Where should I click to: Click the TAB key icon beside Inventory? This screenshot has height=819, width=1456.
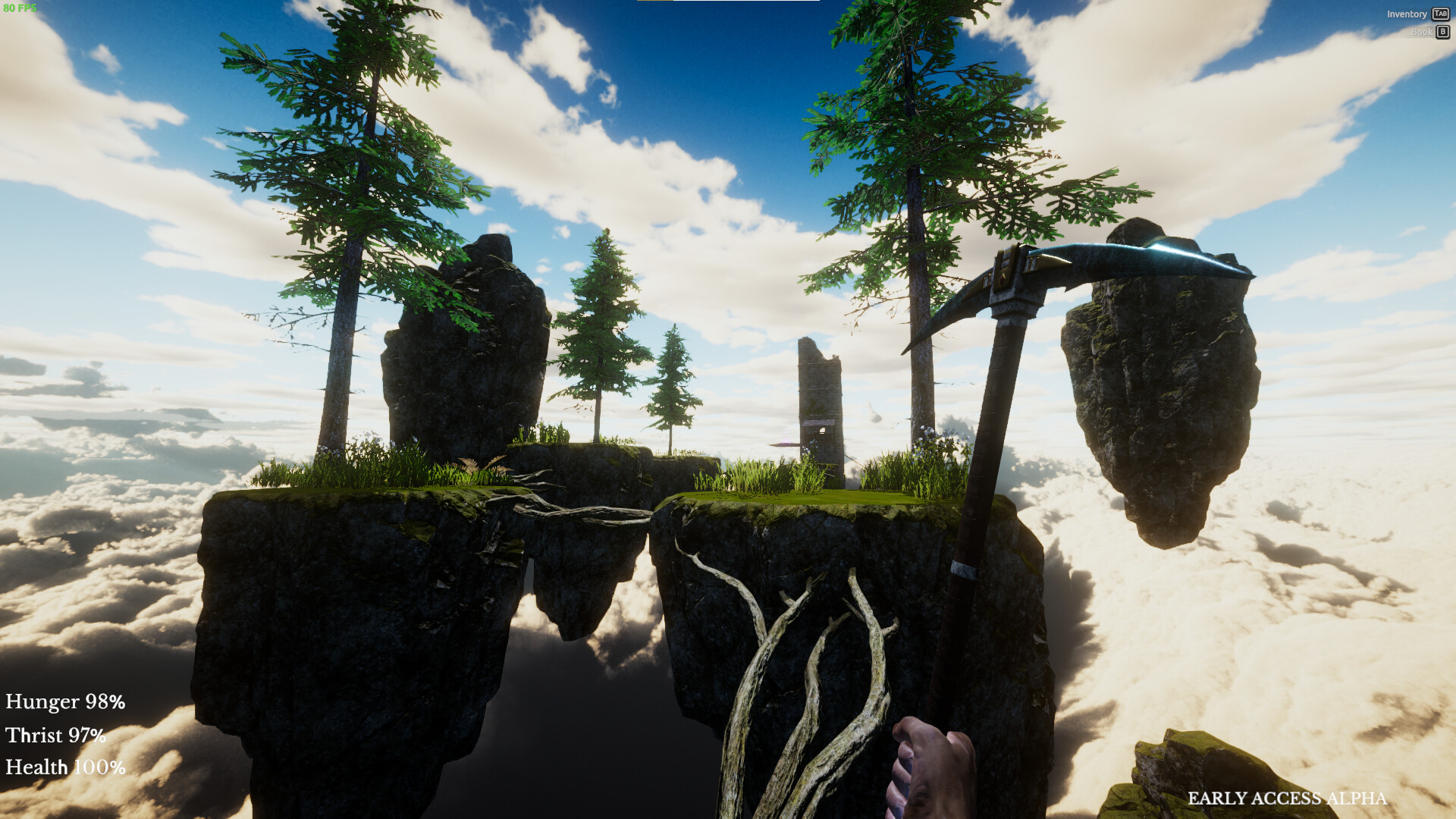point(1440,14)
